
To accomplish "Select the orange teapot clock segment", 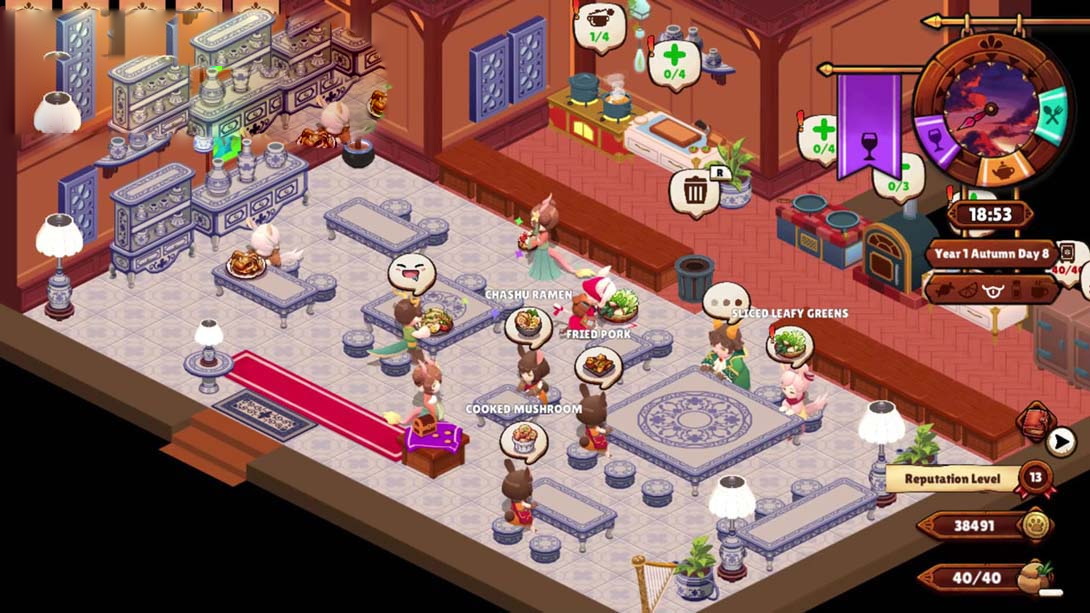I will (992, 172).
